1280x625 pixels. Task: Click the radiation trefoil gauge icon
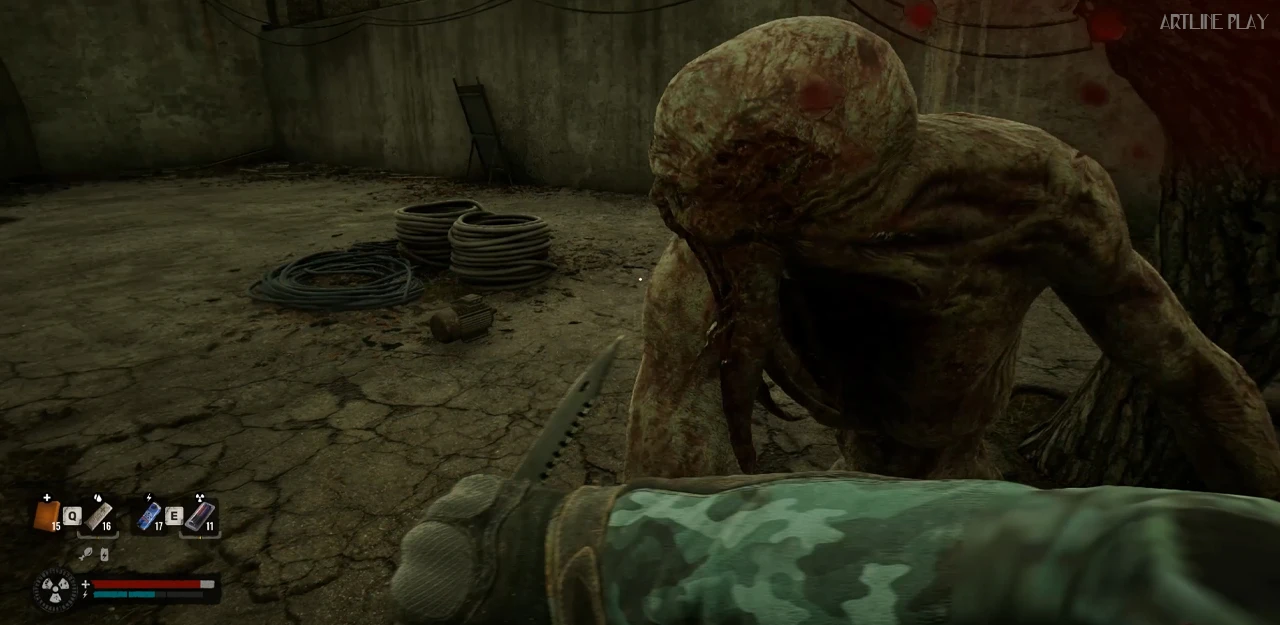(54, 589)
